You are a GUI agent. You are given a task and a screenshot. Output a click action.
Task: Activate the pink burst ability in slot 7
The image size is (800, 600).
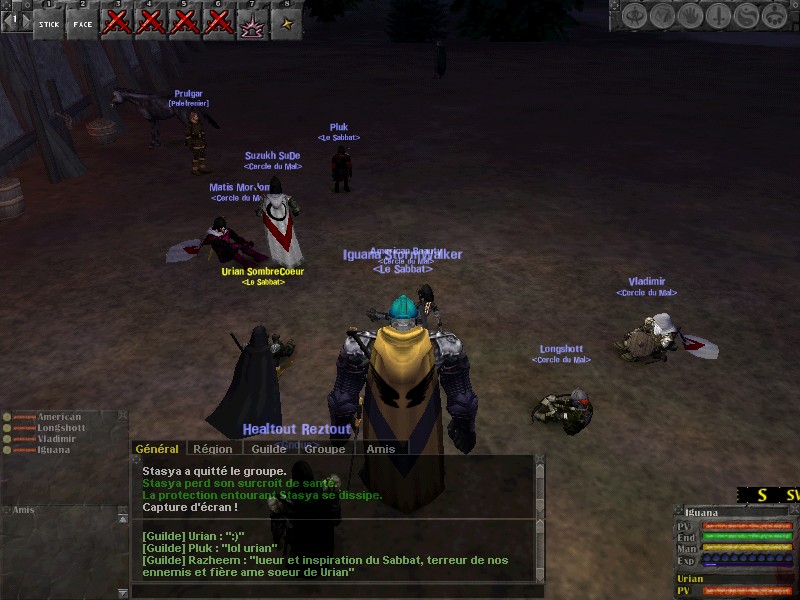click(x=253, y=23)
